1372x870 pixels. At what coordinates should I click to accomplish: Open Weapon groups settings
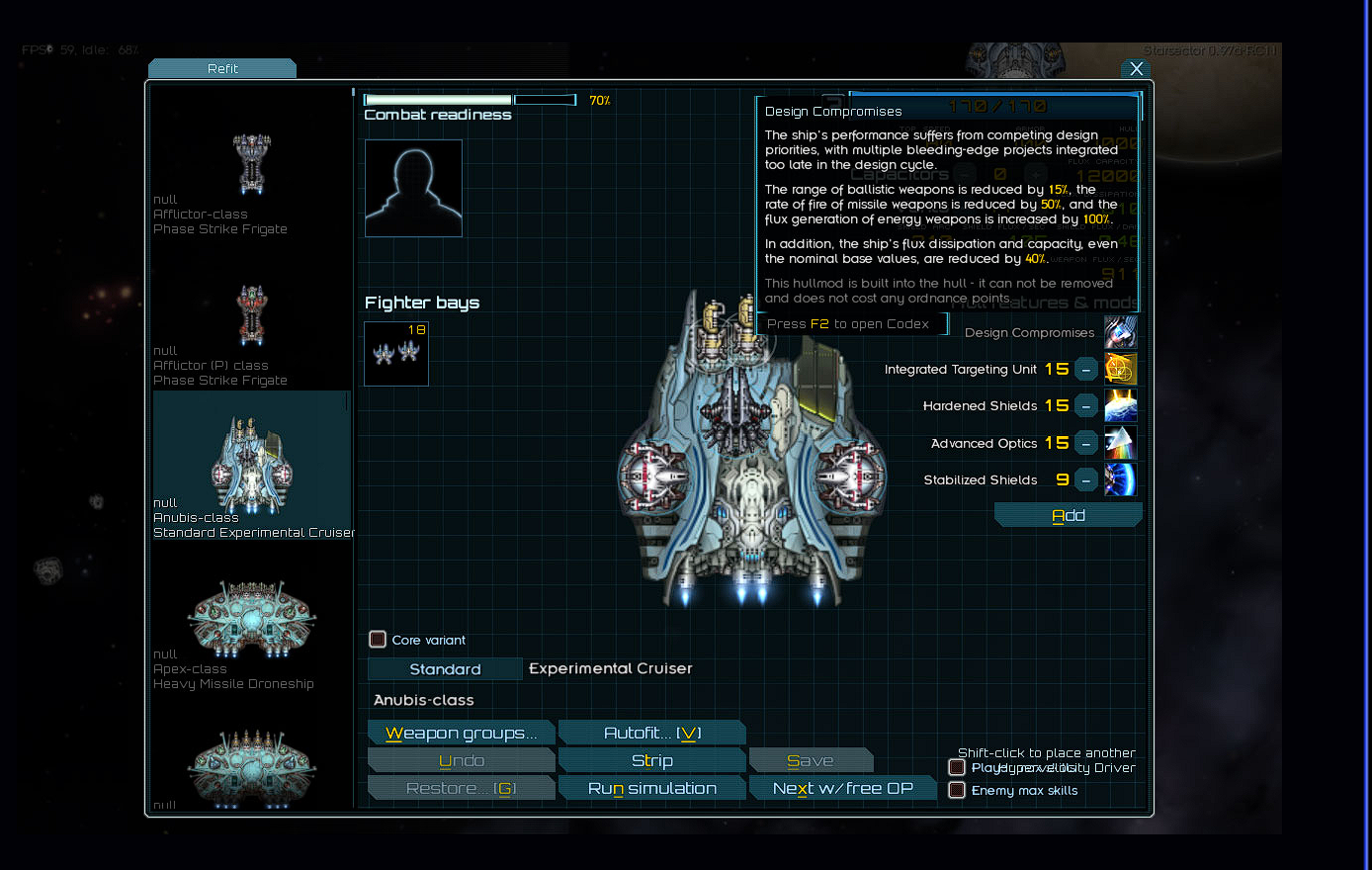[461, 733]
